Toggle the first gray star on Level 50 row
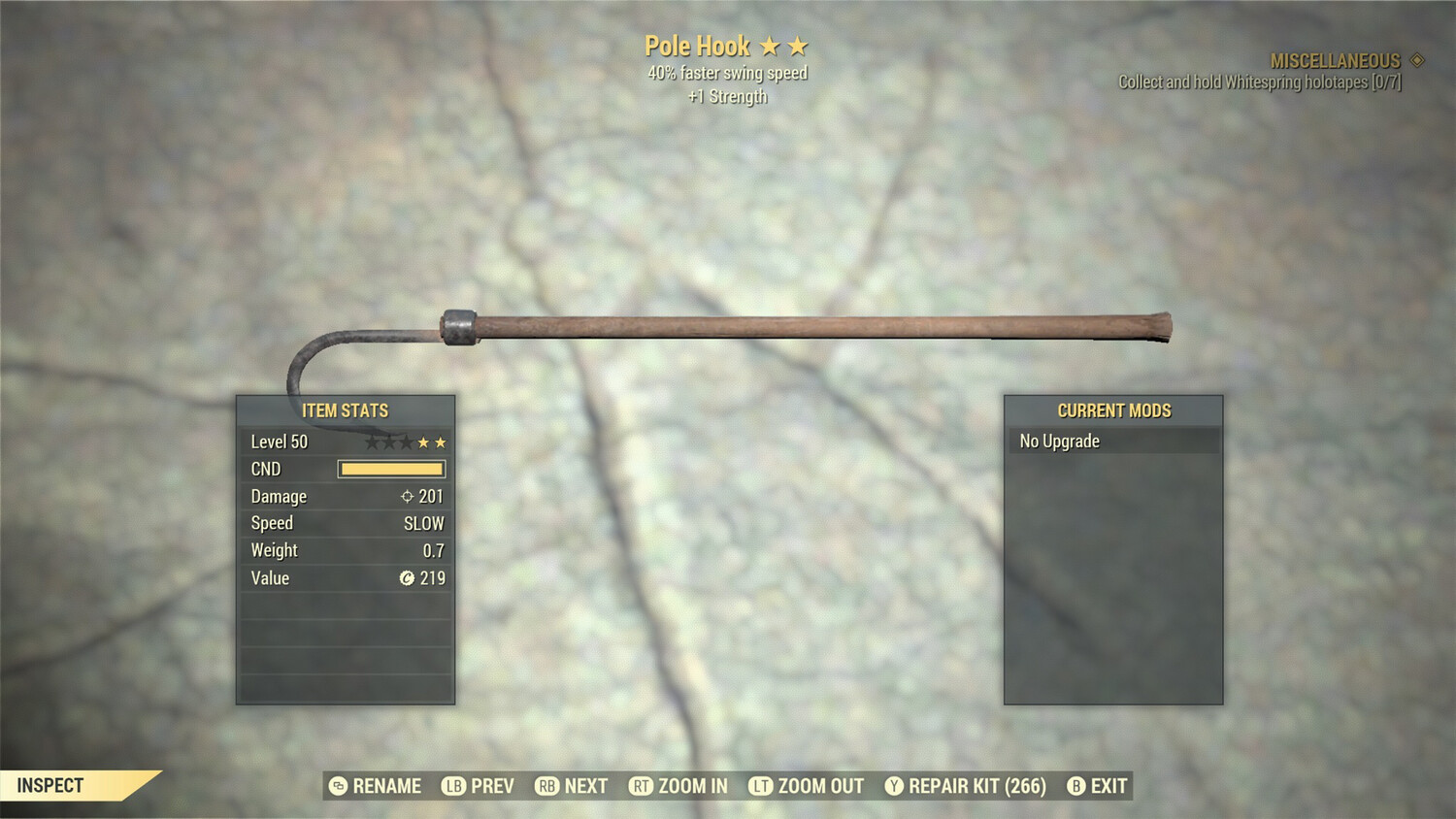Screen dimensions: 1456x819 (x=372, y=442)
